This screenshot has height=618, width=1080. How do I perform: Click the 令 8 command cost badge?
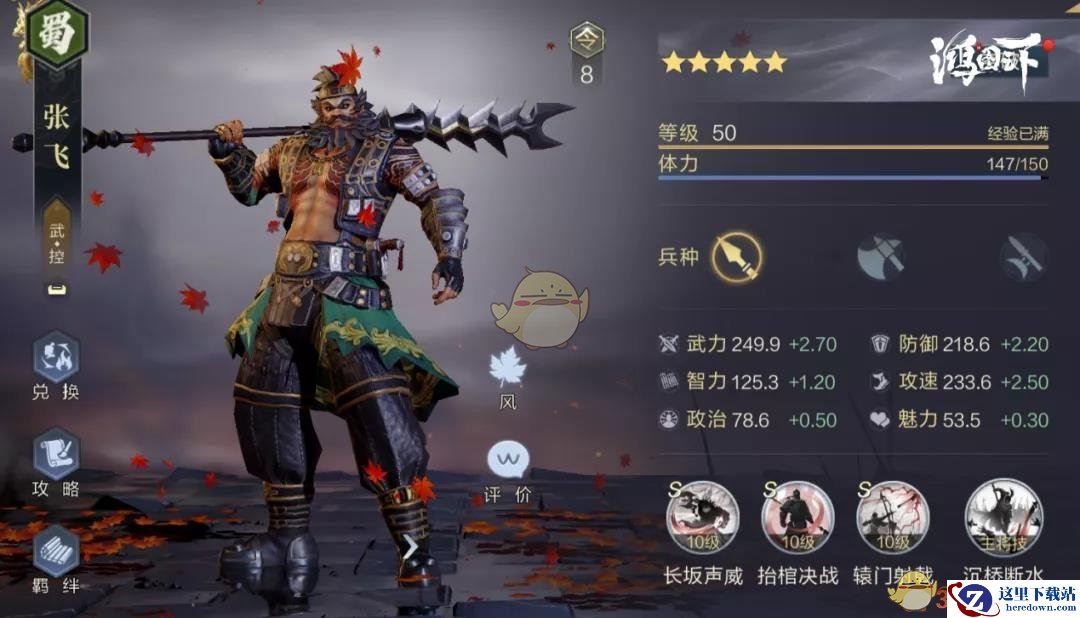pos(586,55)
